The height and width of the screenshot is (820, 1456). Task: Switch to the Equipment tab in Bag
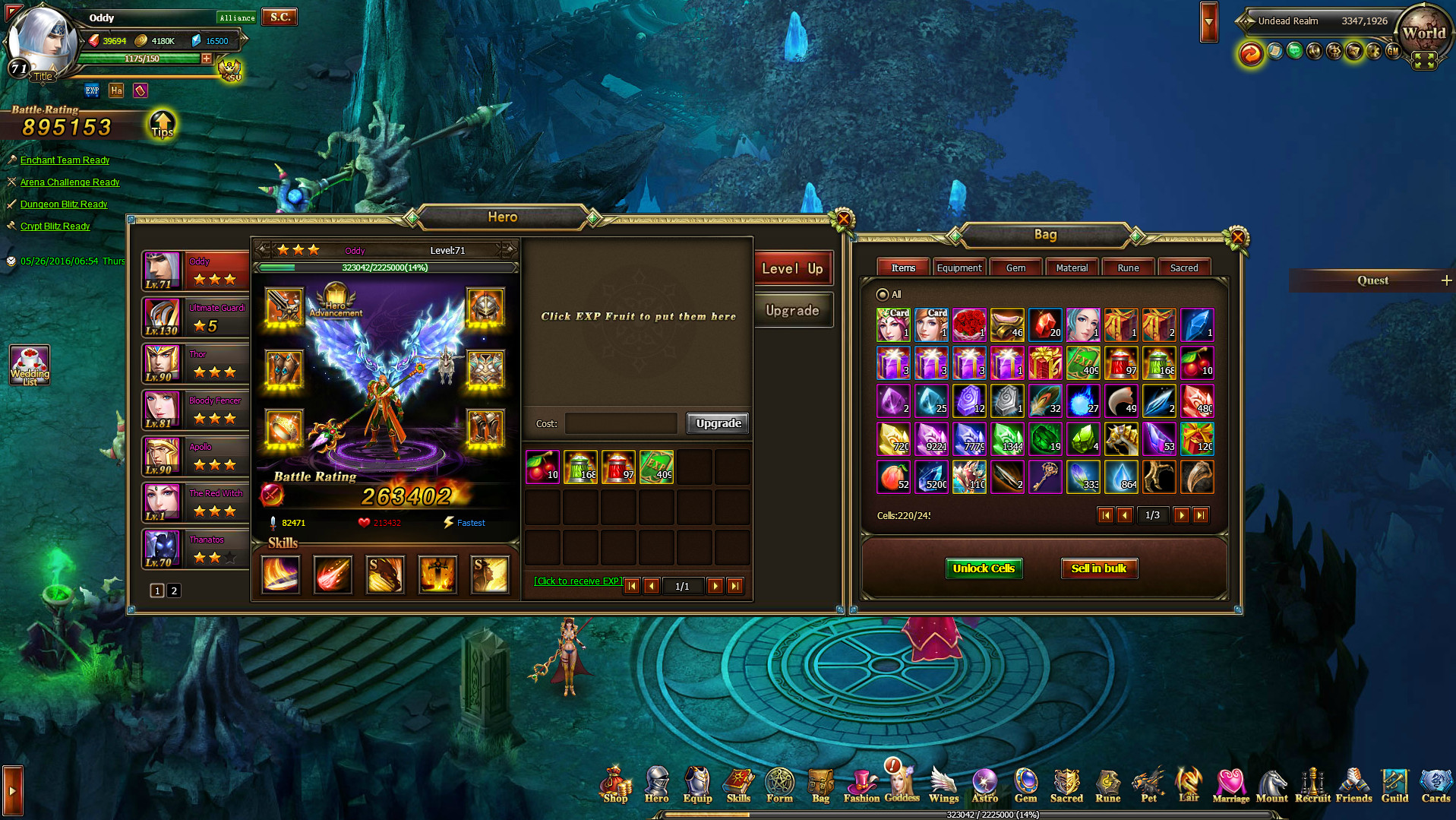pyautogui.click(x=959, y=267)
